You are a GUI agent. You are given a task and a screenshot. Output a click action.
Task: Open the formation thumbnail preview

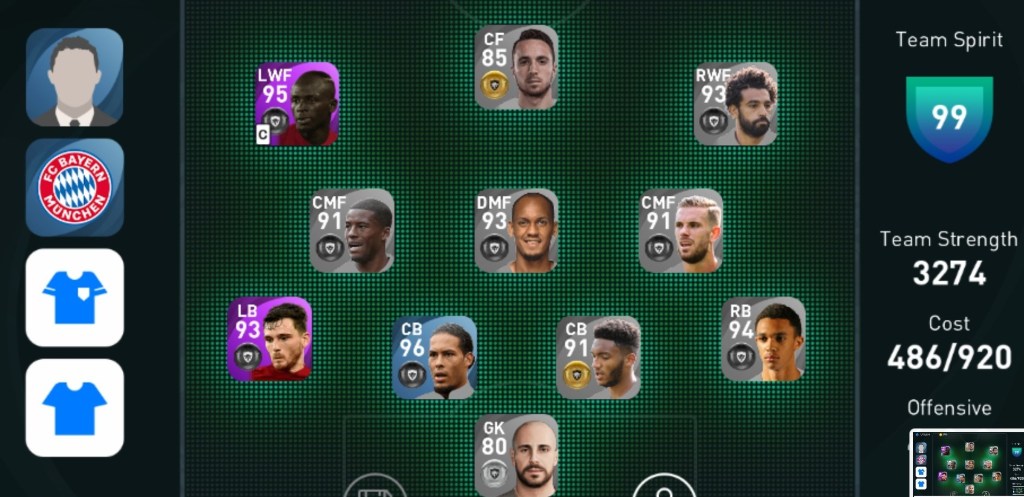(x=966, y=462)
